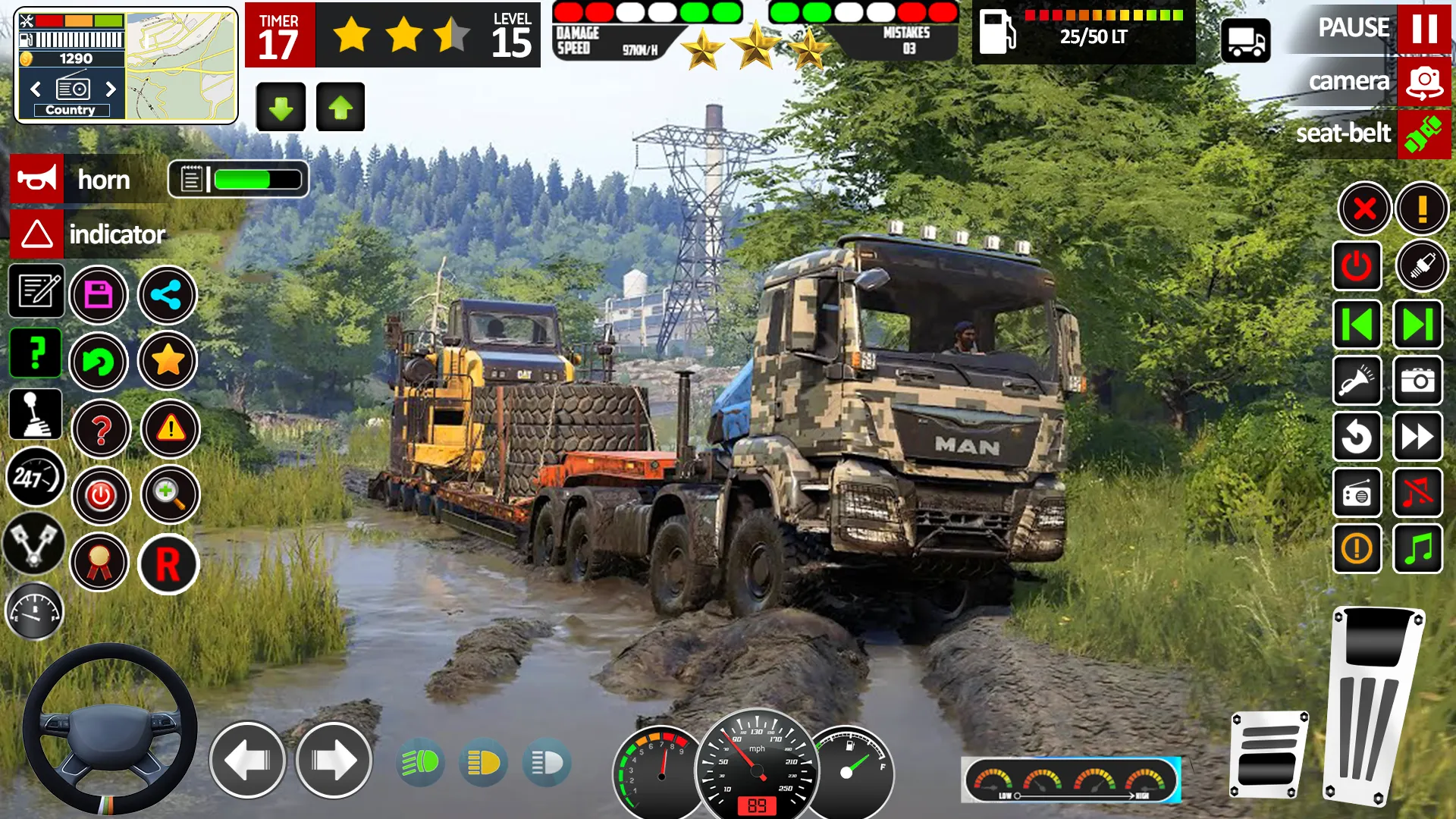Select the pink floppy disk save icon
Viewport: 1456px width, 819px height.
click(x=99, y=296)
